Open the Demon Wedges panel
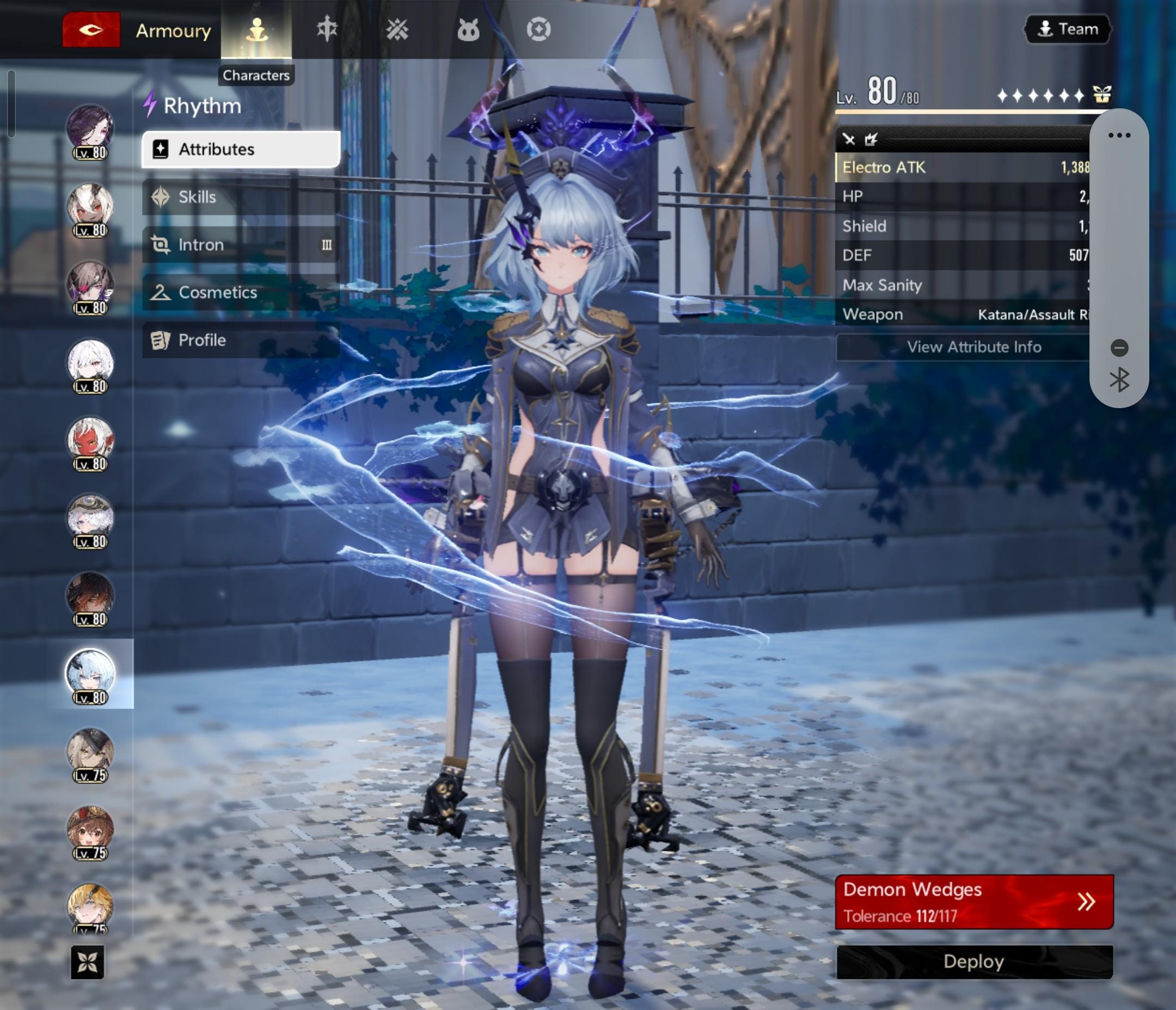This screenshot has width=1176, height=1010. pyautogui.click(x=974, y=902)
